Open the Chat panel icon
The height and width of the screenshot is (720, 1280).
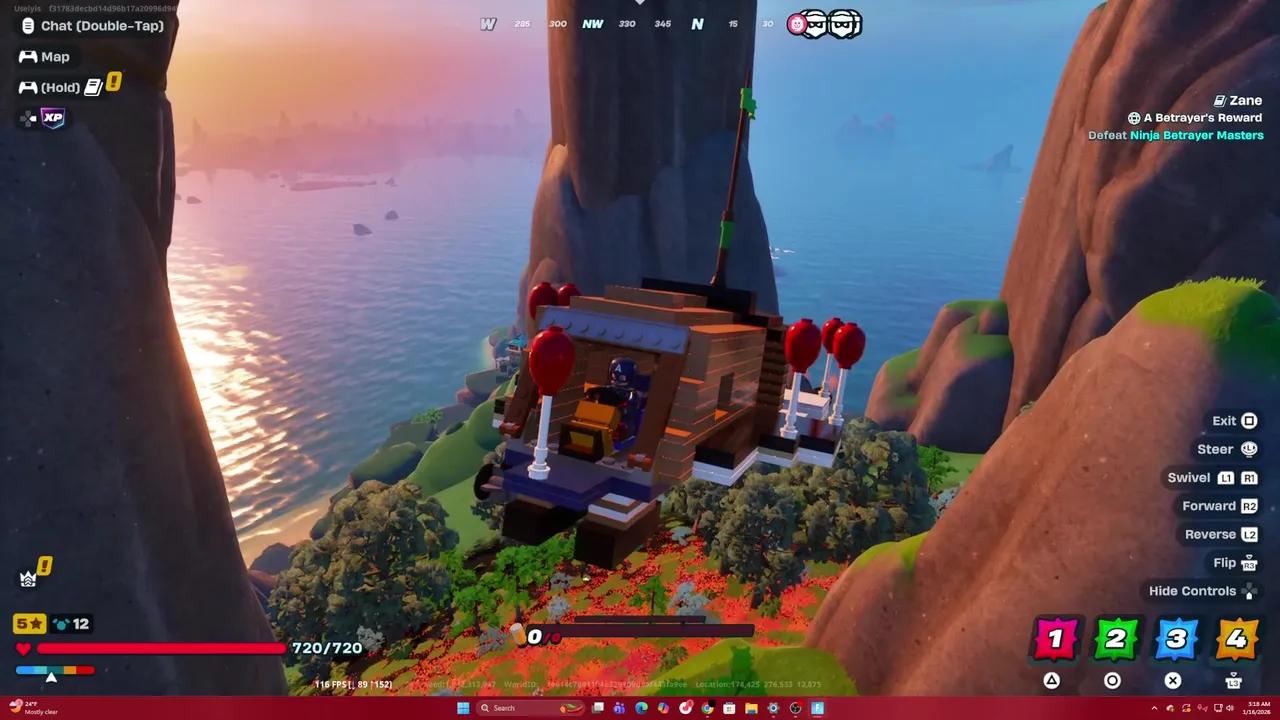[26, 25]
